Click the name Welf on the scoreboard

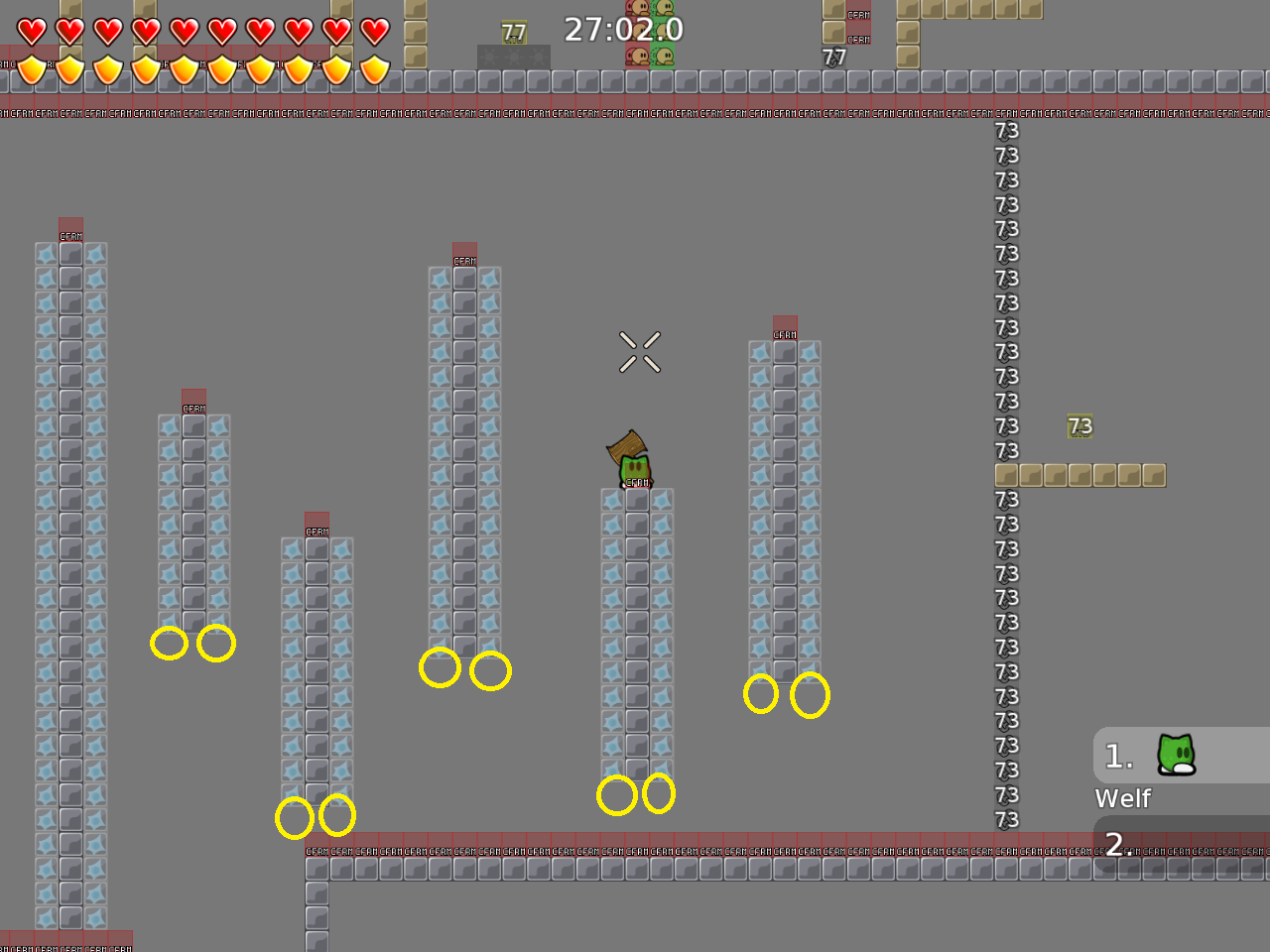pyautogui.click(x=1122, y=798)
